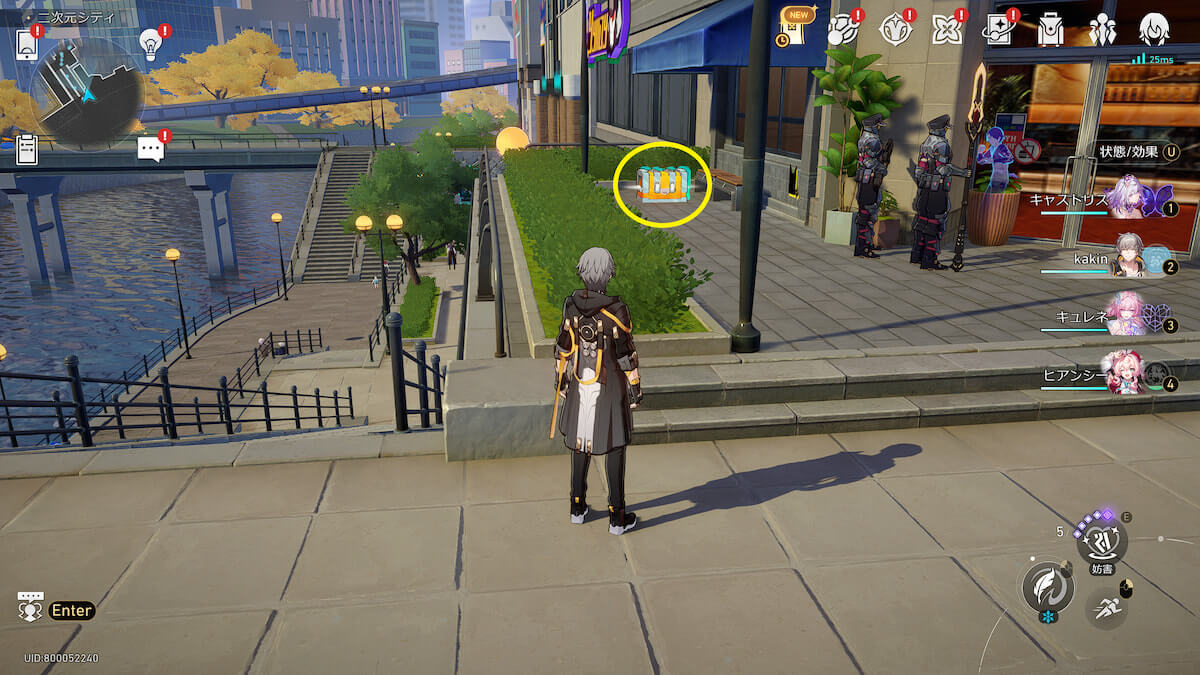
Task: Open the team lineup icon
Action: pyautogui.click(x=1102, y=30)
